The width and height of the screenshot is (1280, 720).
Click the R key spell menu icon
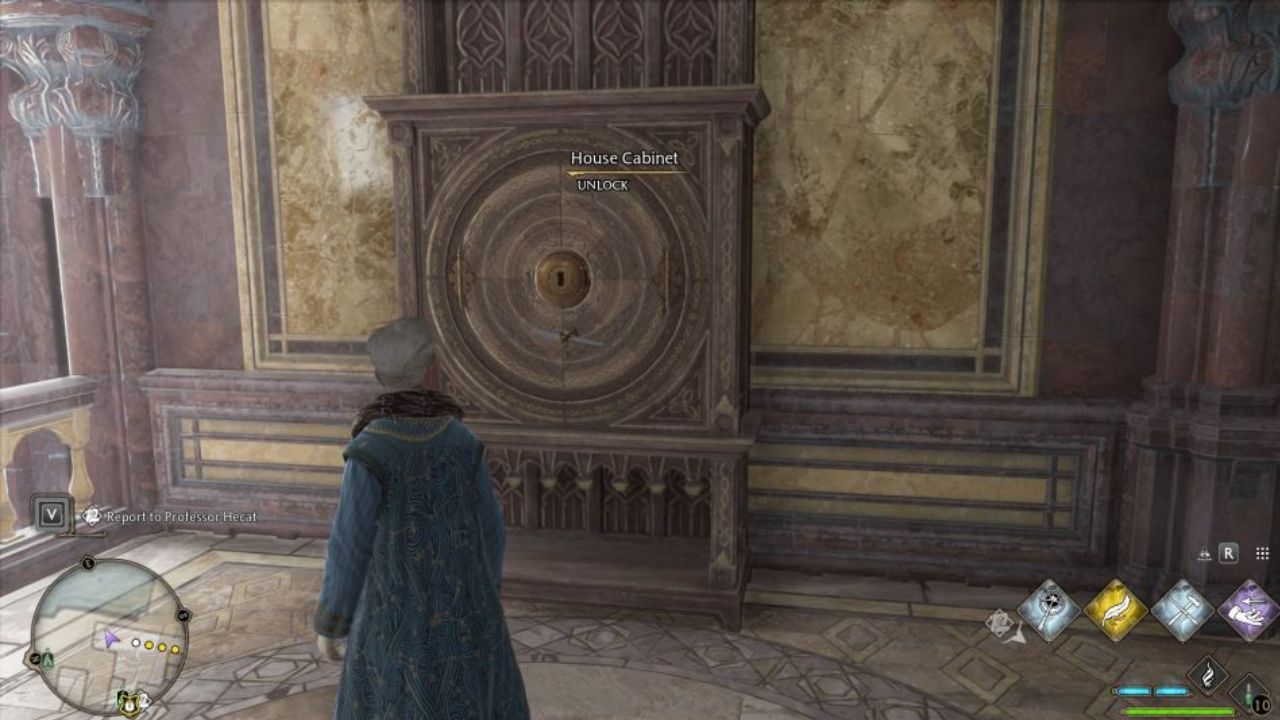click(1228, 553)
